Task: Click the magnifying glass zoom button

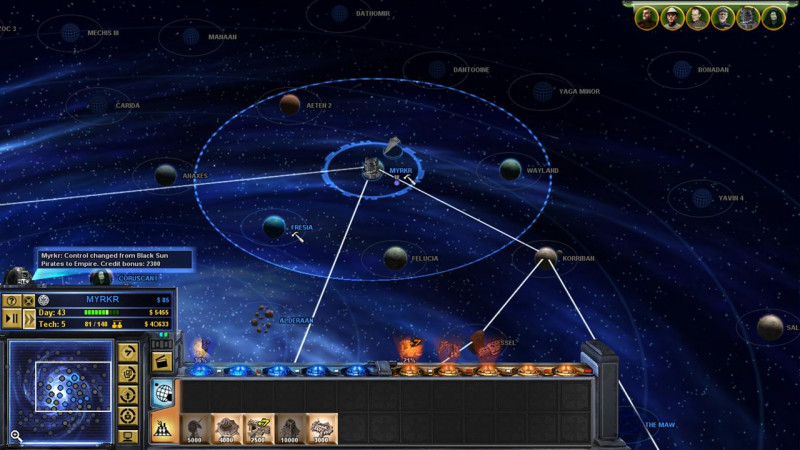Action: point(16,435)
